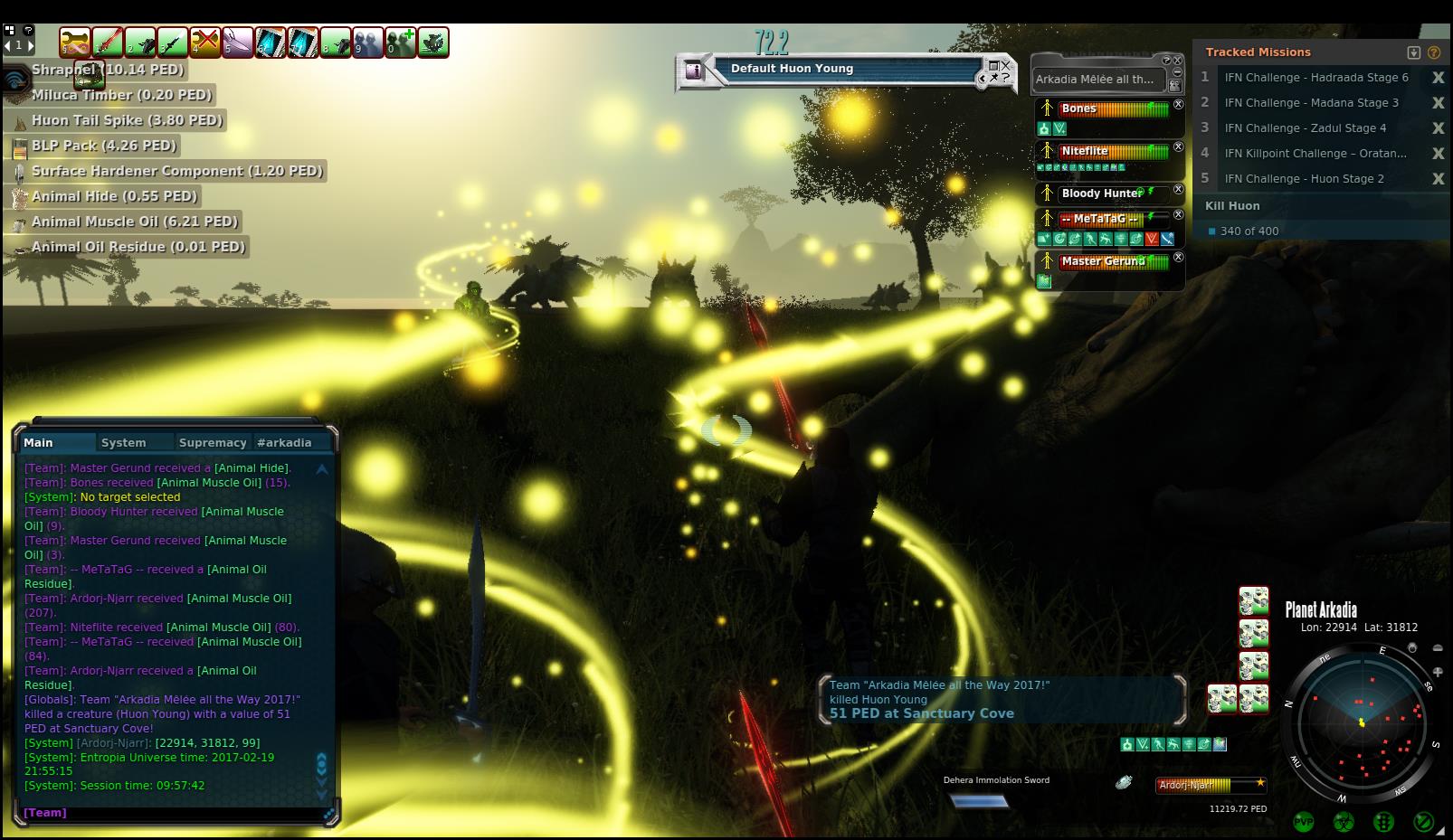1453x840 pixels.
Task: Remove IFN Challenge - Hadraada Stage 6 from tracking
Action: (1438, 78)
